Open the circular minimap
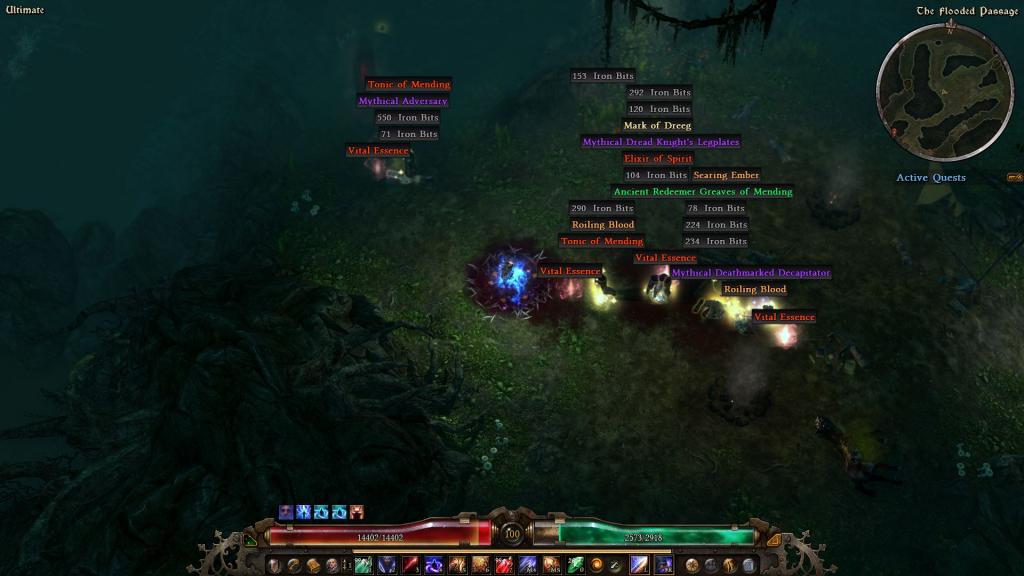The width and height of the screenshot is (1024, 576). [930, 92]
